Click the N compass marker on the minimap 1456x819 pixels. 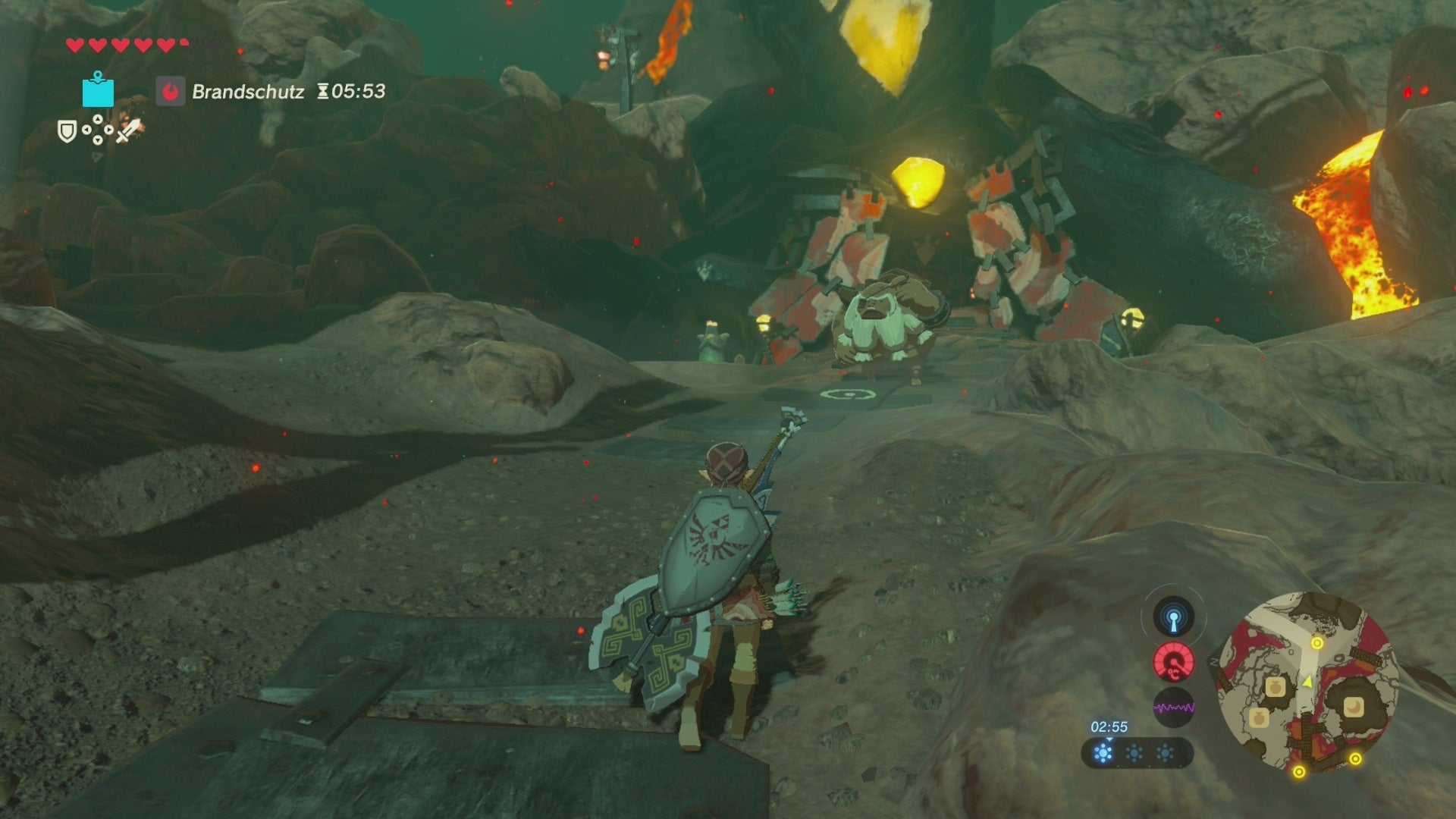(1213, 661)
